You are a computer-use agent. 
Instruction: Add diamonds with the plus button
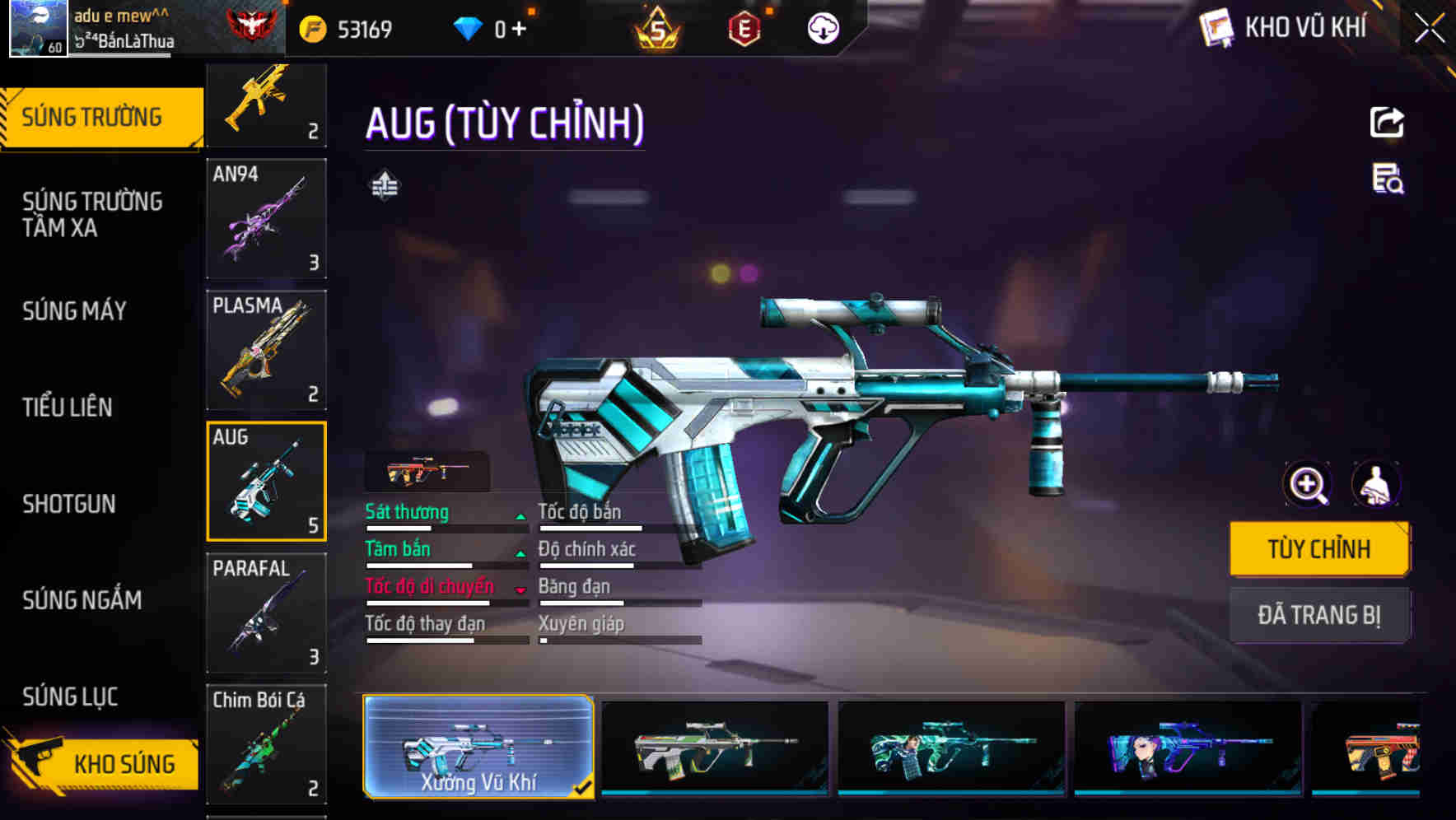tap(519, 30)
